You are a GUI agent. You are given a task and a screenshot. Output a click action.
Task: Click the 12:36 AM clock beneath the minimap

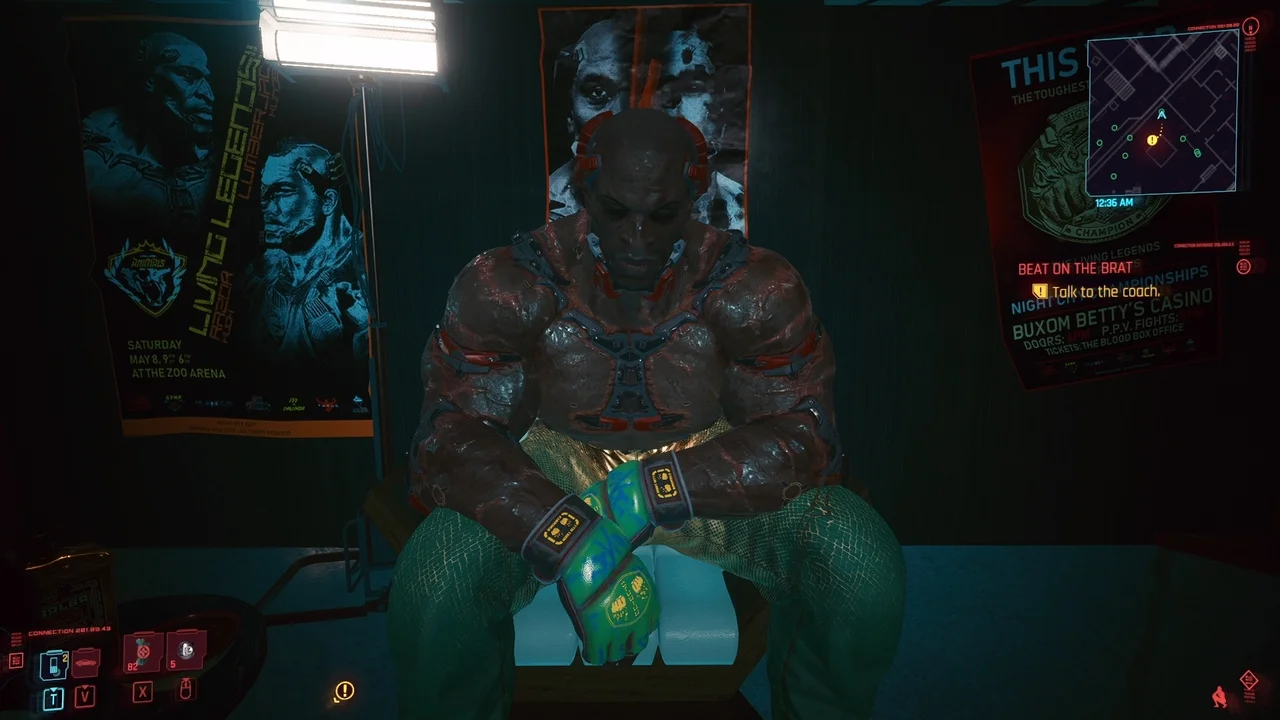click(x=1113, y=201)
